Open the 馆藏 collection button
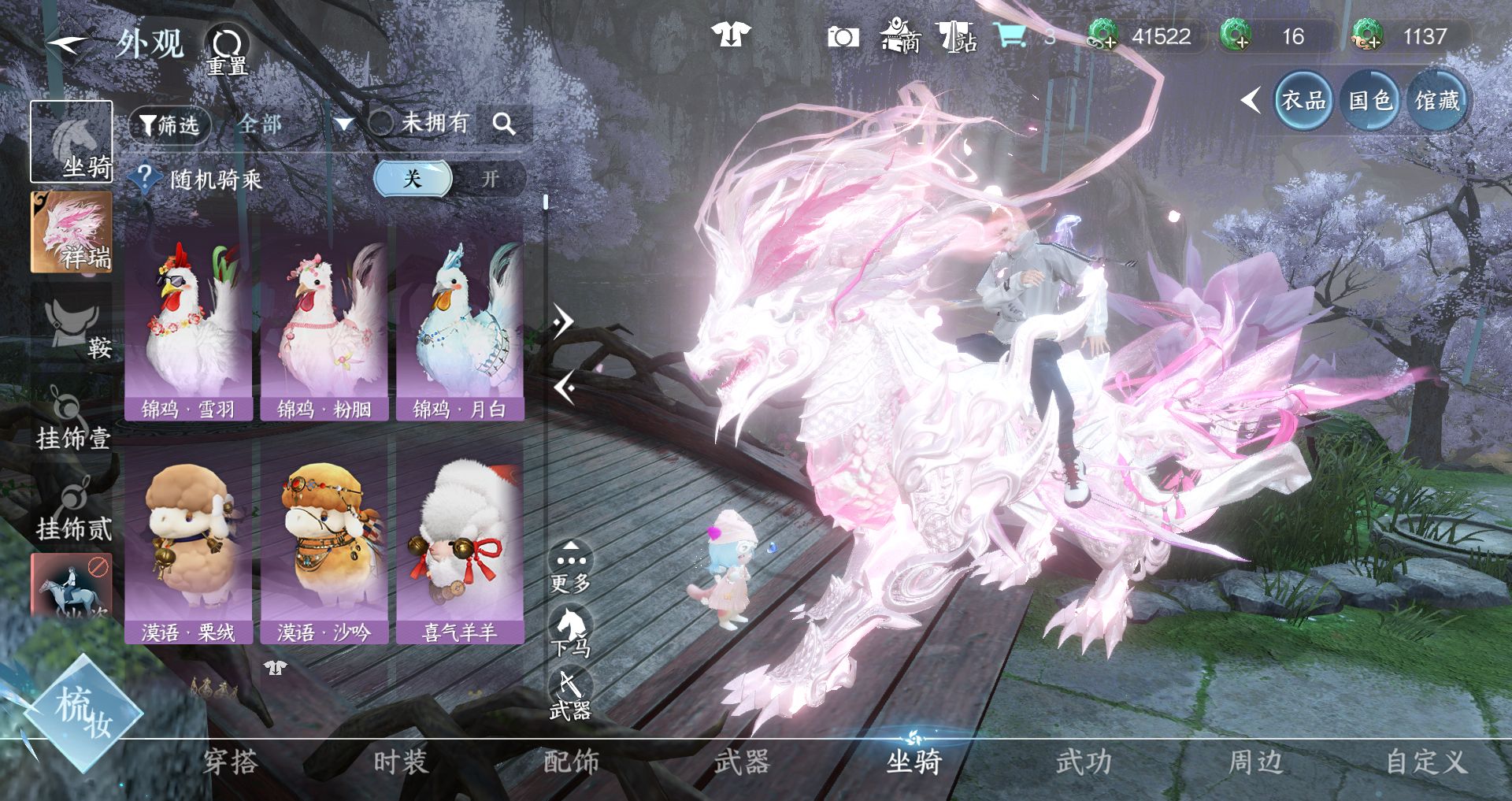The width and height of the screenshot is (1512, 801). (1437, 101)
